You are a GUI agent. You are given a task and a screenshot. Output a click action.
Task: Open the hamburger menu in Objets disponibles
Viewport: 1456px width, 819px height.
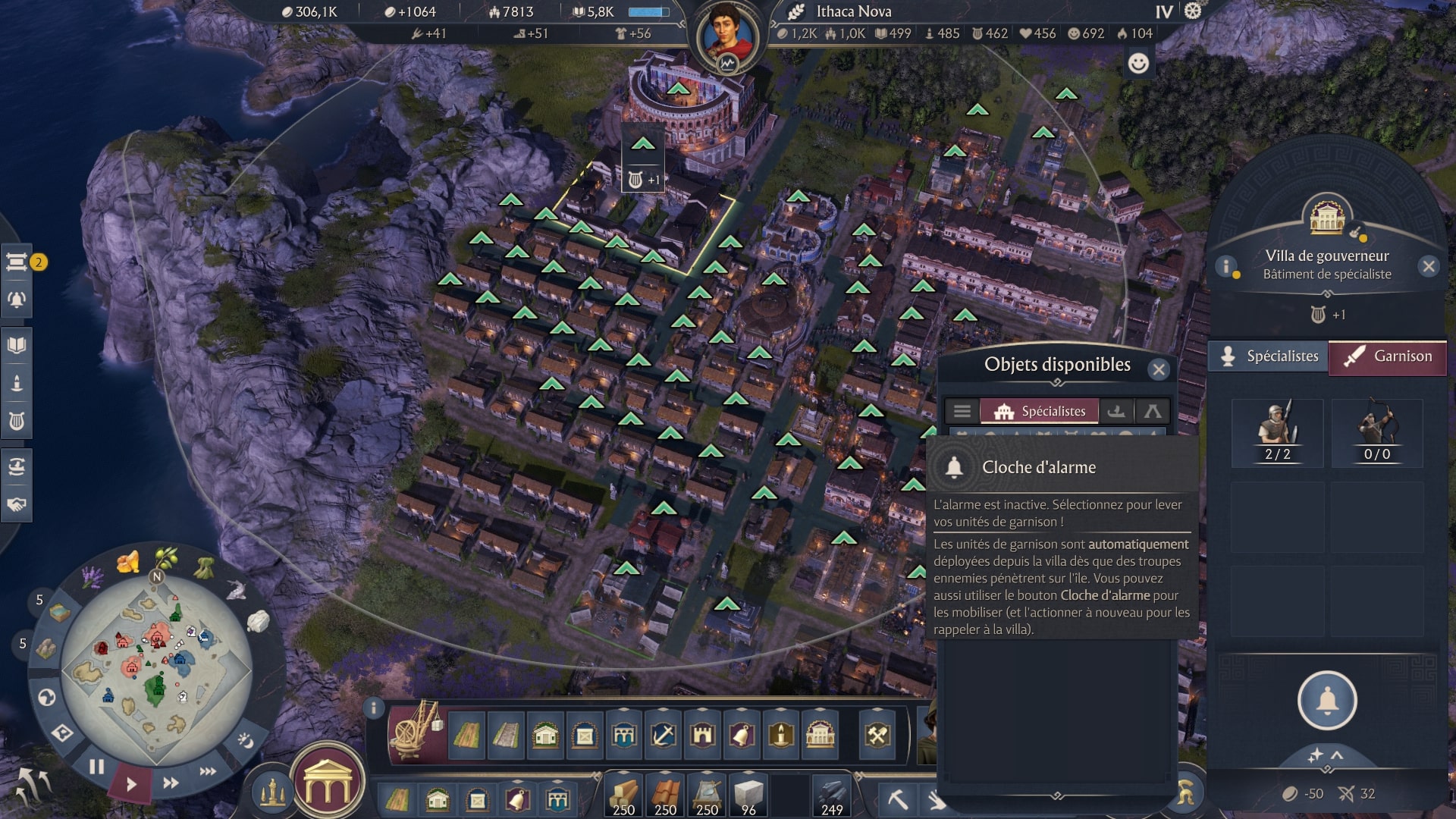point(962,410)
